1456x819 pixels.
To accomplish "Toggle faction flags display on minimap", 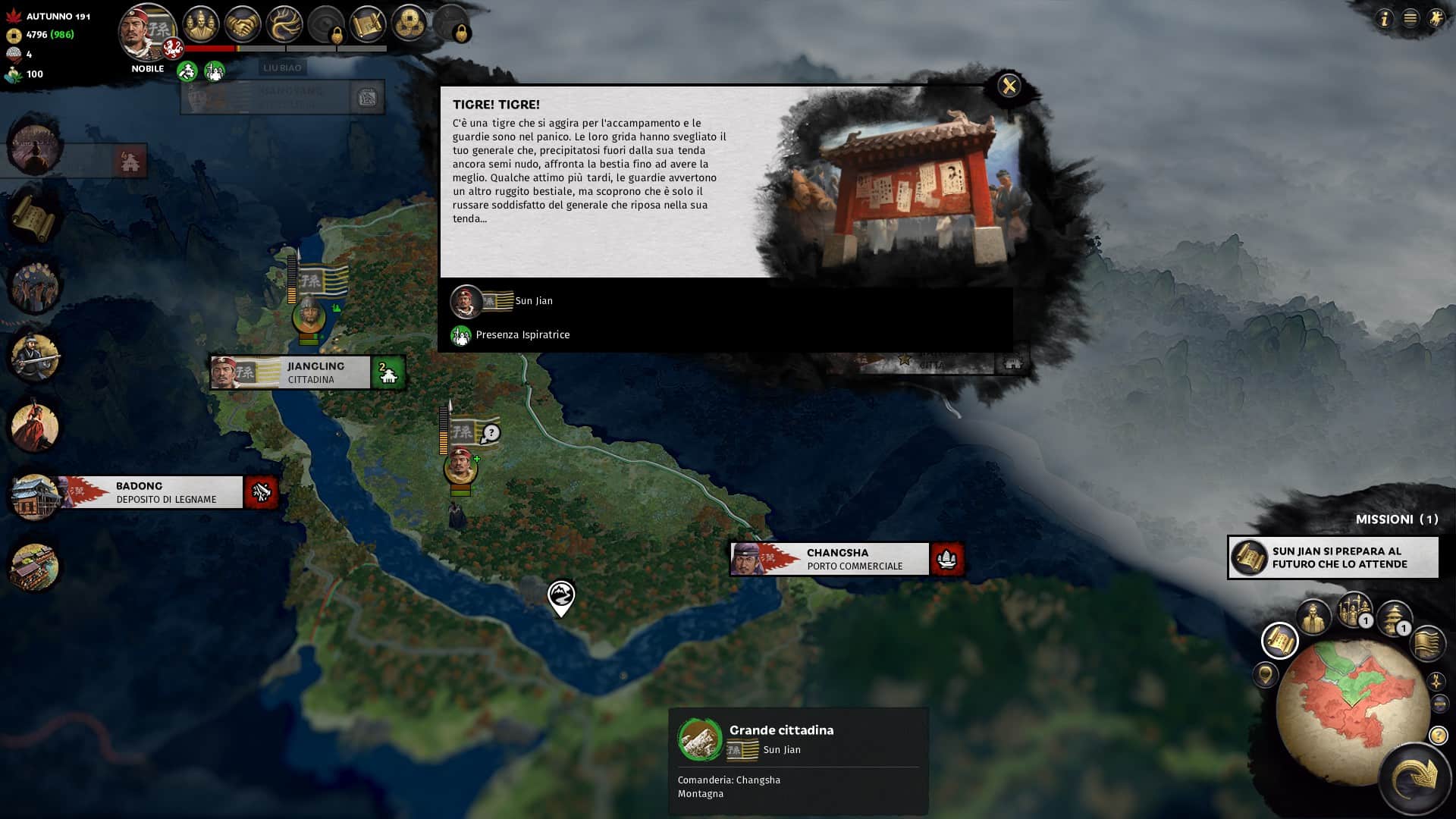I will click(1427, 644).
